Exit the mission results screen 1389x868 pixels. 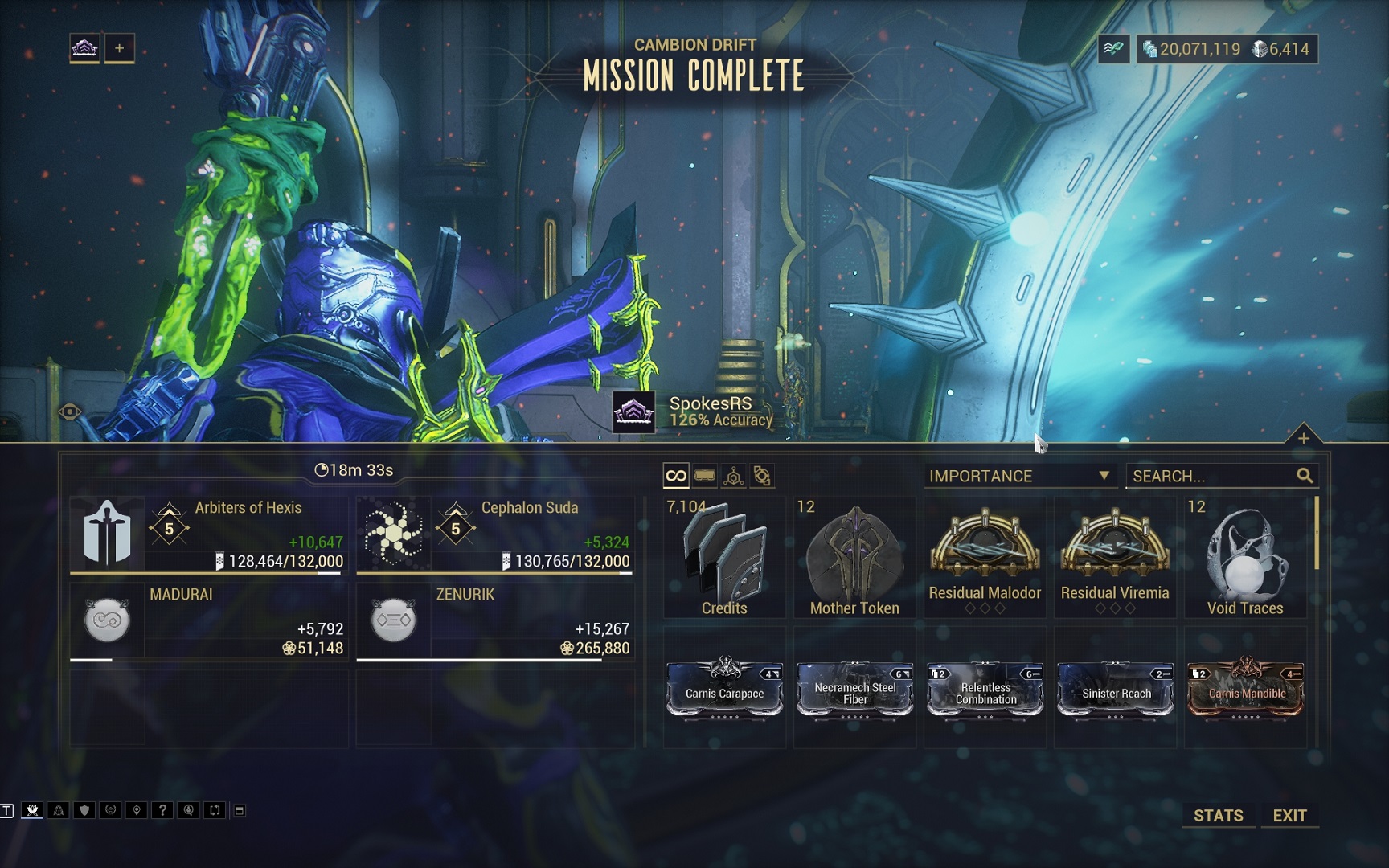pyautogui.click(x=1289, y=815)
